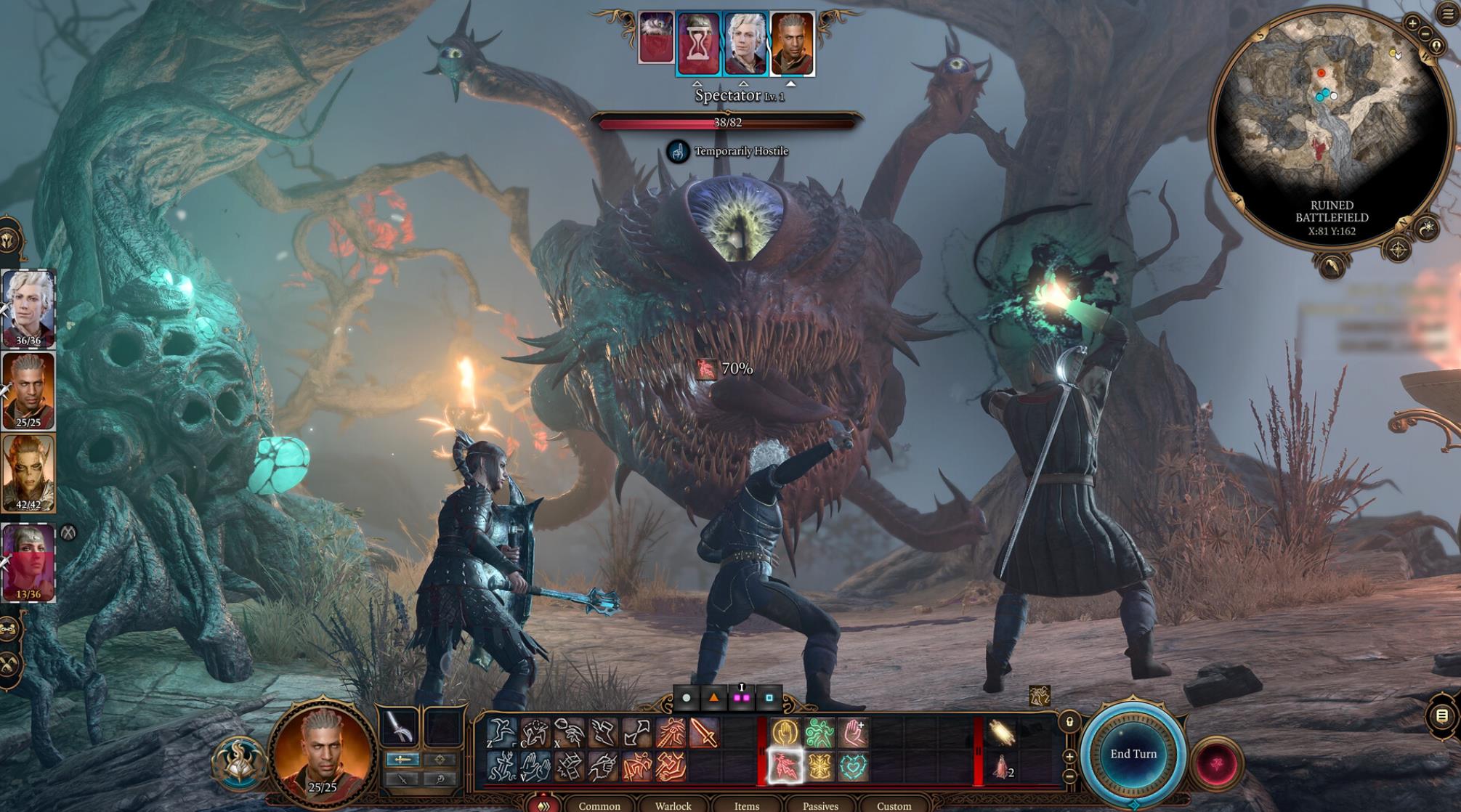The height and width of the screenshot is (812, 1461).
Task: Select the highlighted red Eldritch Blast spell
Action: click(785, 767)
